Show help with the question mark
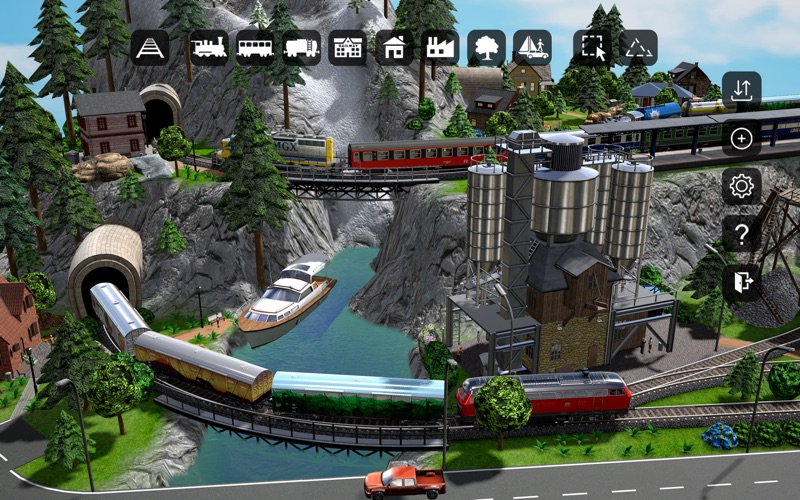The height and width of the screenshot is (500, 800). (x=741, y=234)
